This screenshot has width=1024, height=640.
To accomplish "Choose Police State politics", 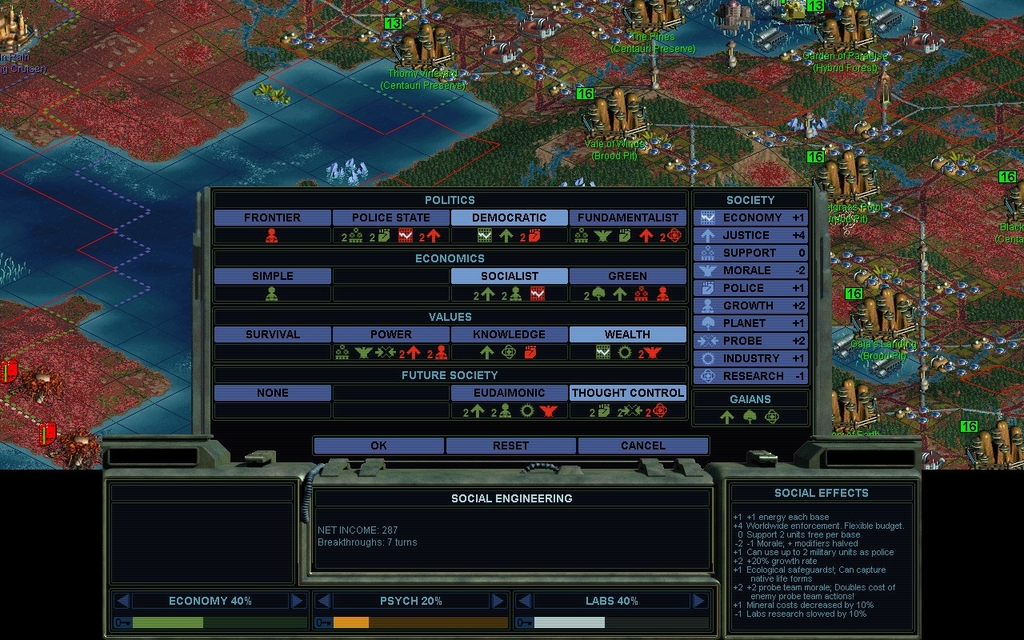I will pyautogui.click(x=390, y=218).
